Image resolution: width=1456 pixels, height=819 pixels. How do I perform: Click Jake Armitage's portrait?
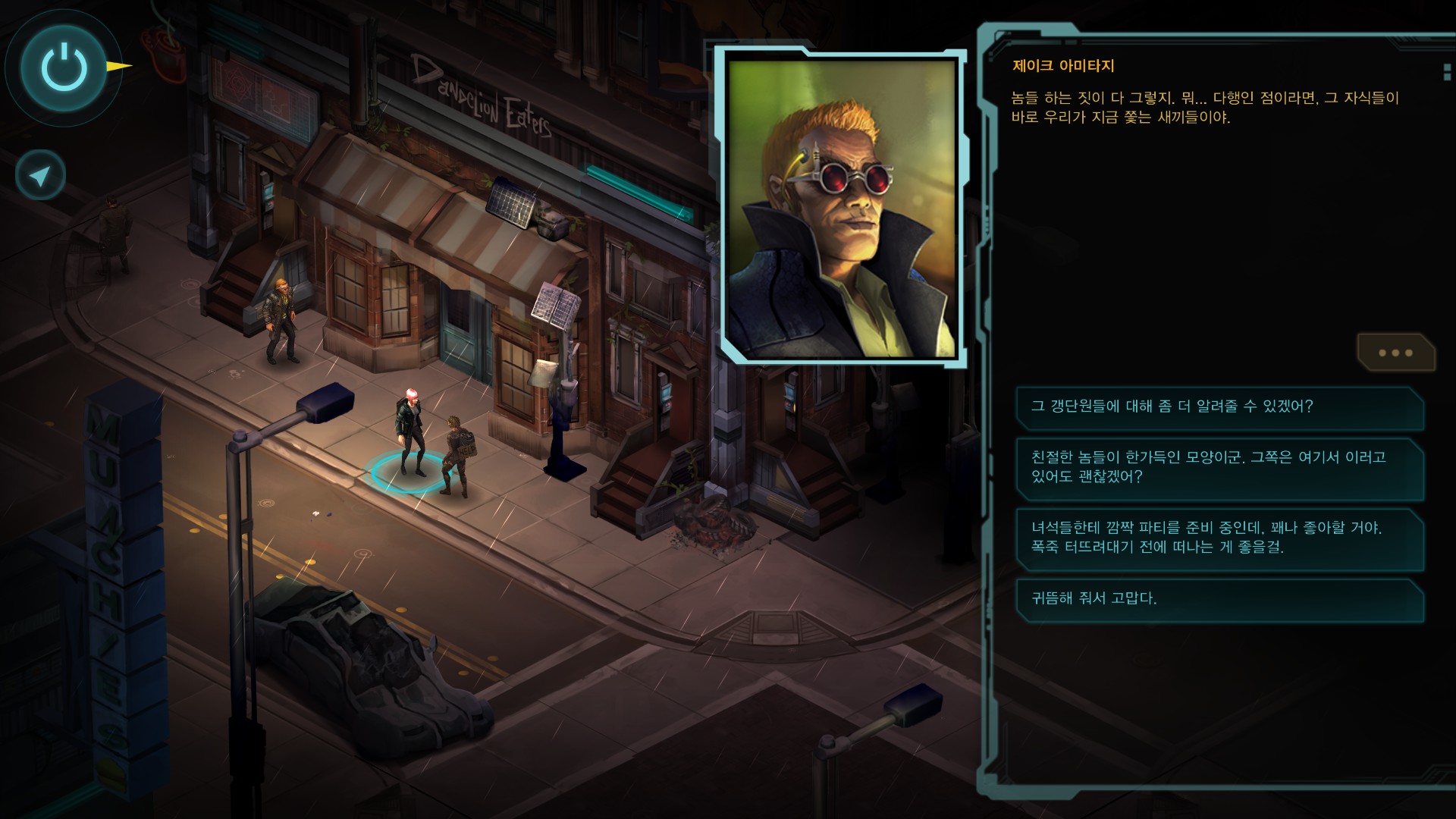[840, 207]
